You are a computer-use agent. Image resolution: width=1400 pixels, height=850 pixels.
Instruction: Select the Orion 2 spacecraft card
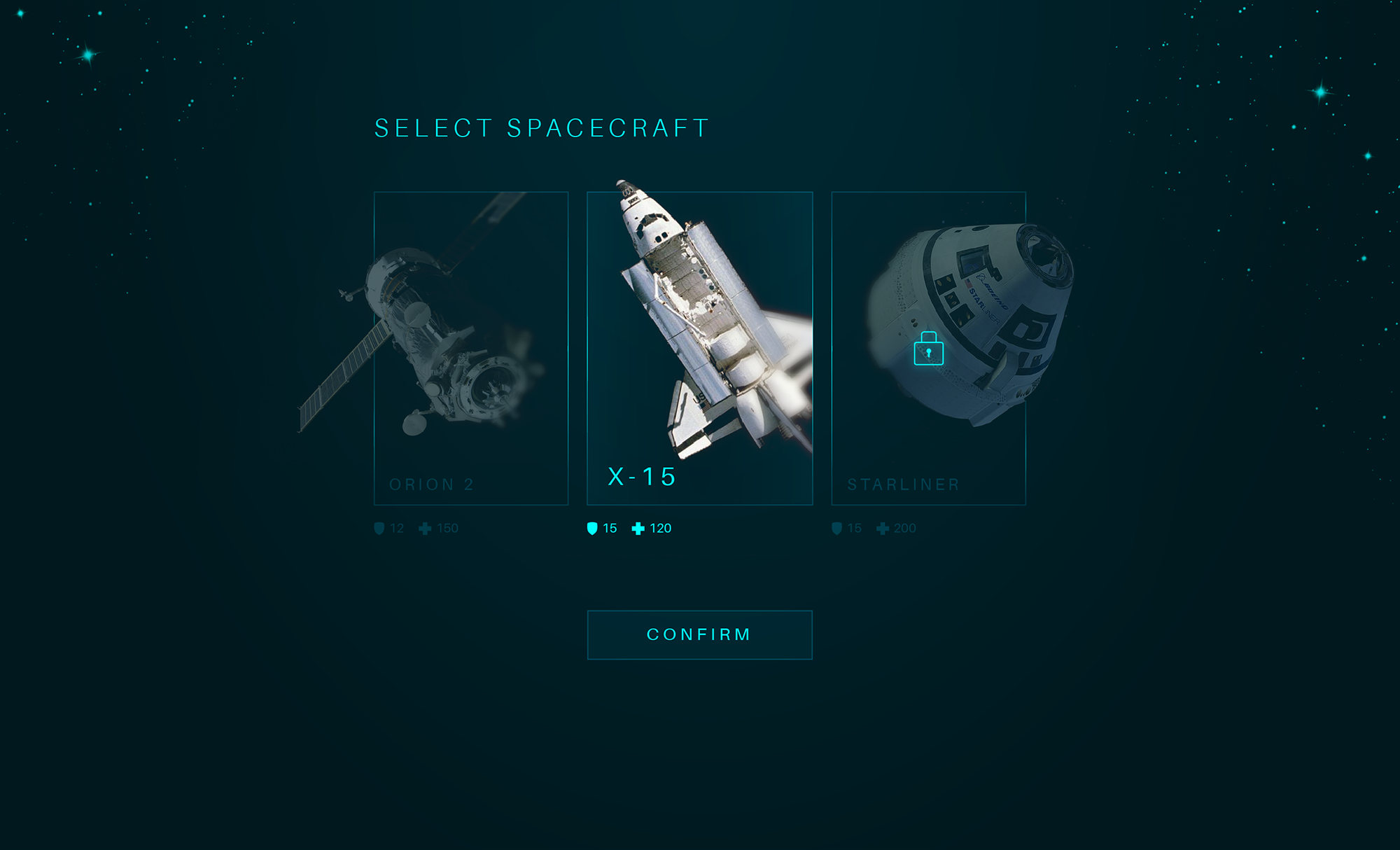point(471,348)
